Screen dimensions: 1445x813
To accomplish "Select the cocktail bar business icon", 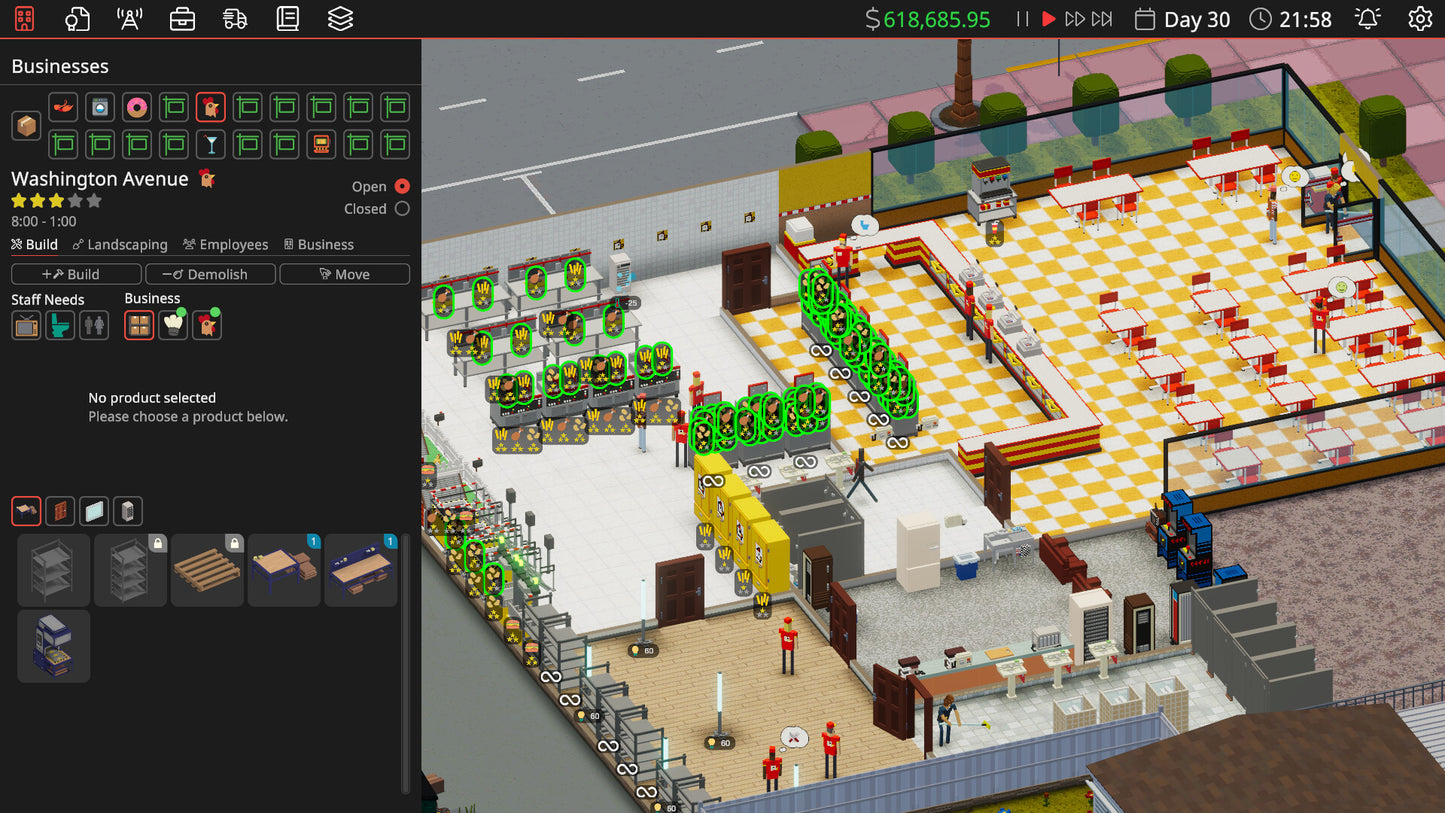I will (x=210, y=144).
